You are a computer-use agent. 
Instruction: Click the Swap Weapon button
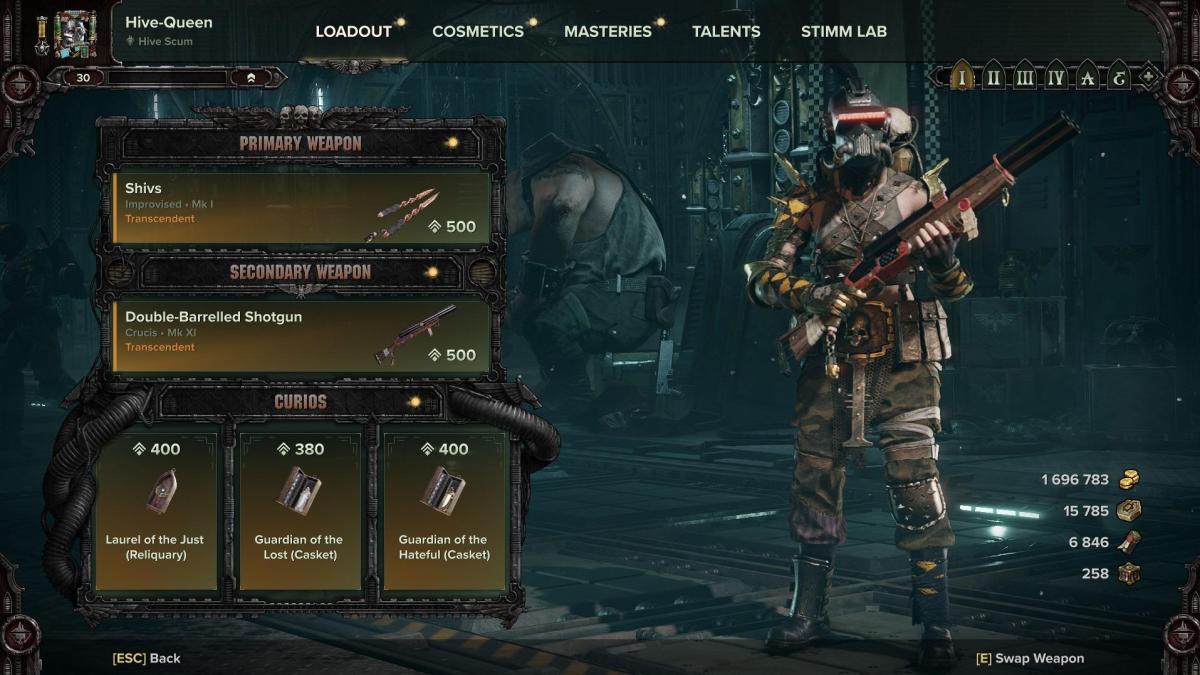[1030, 658]
